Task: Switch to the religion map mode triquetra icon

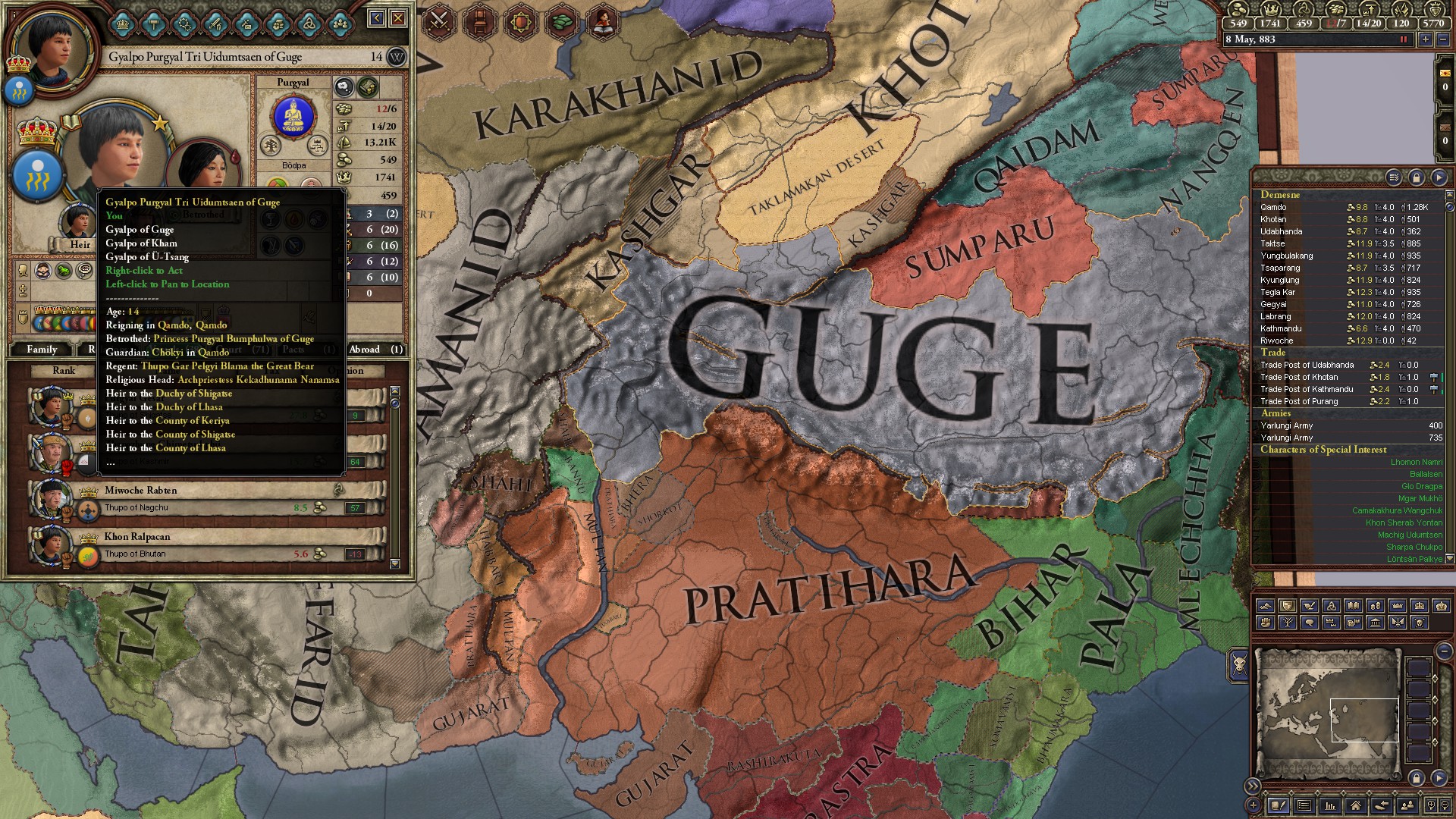Action: pyautogui.click(x=1332, y=607)
